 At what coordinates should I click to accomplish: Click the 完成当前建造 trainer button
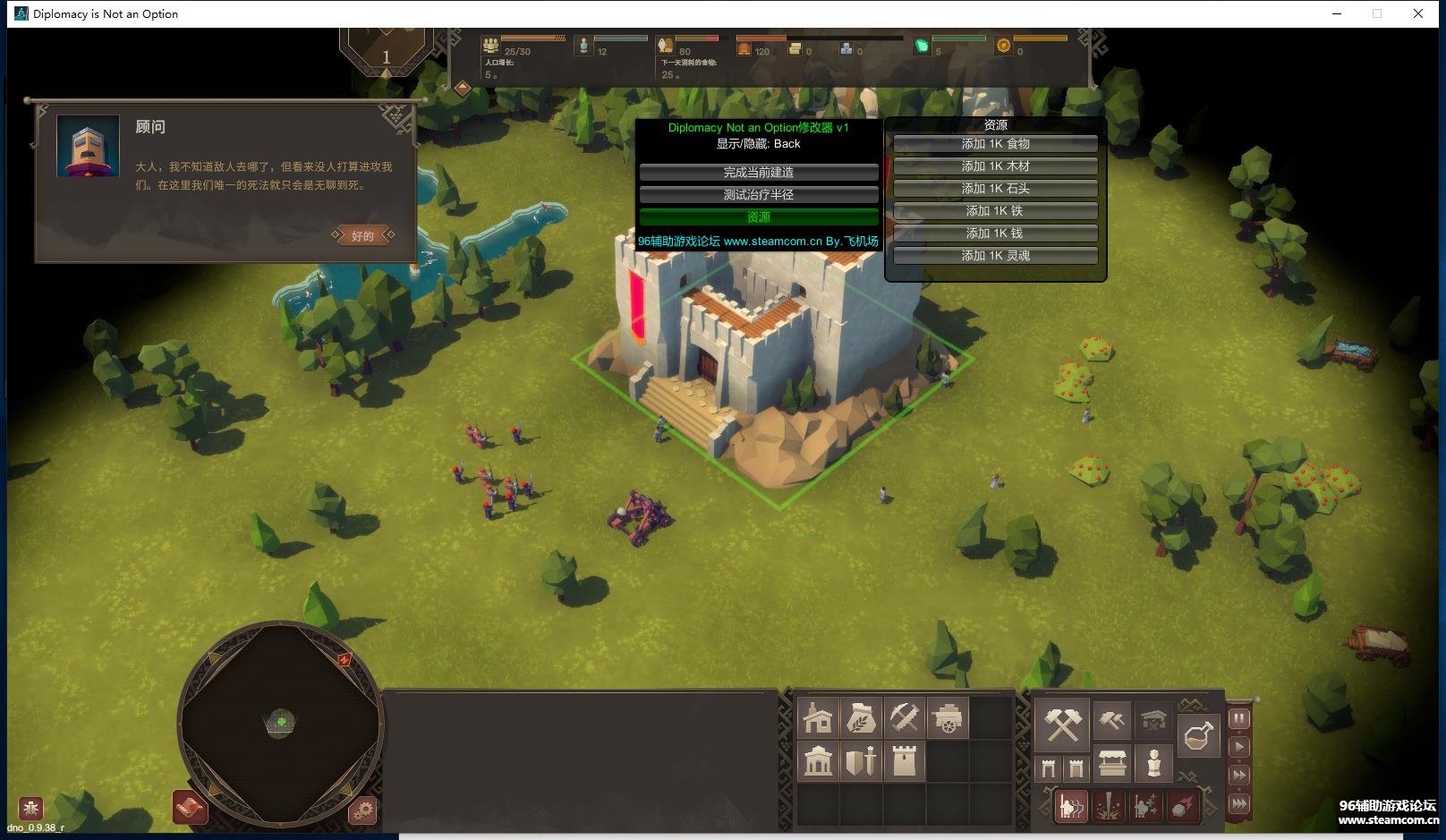point(759,173)
